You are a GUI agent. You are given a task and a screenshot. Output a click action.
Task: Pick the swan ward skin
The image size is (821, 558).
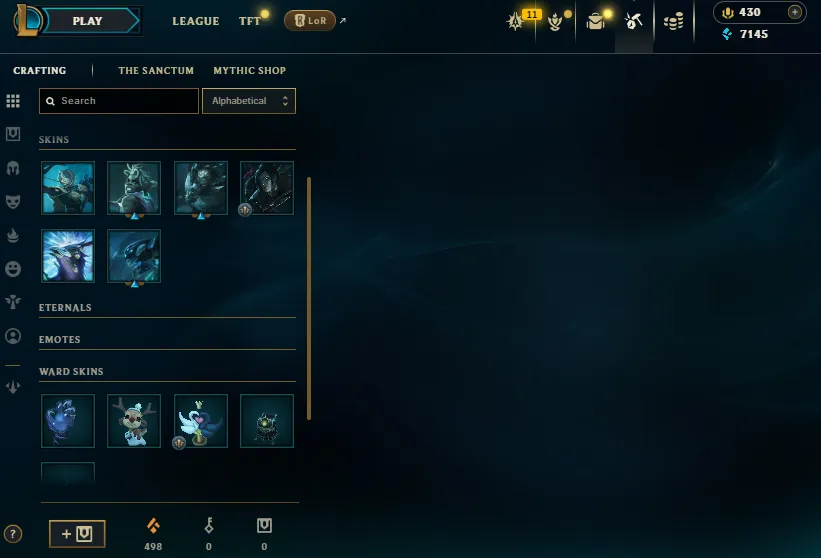click(x=200, y=421)
